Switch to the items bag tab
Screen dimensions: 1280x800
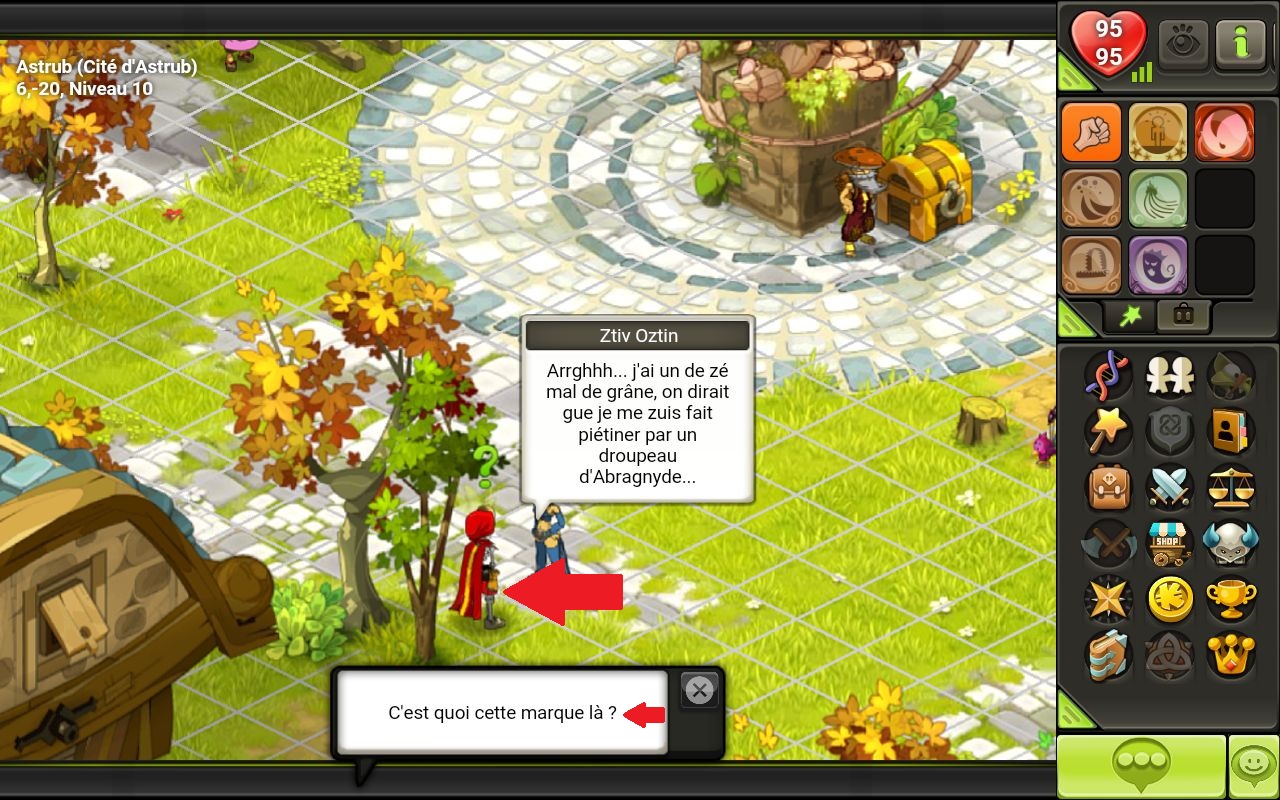(x=1183, y=316)
